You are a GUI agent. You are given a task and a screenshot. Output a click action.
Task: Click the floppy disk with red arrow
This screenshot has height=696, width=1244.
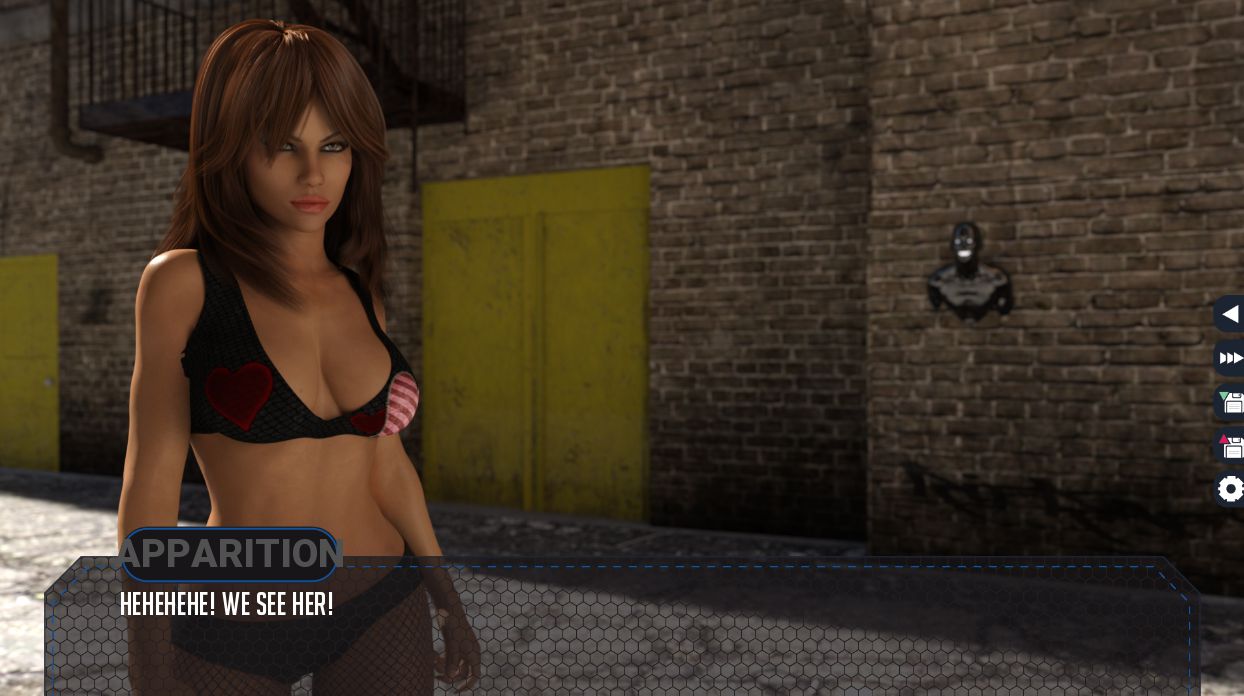1230,445
